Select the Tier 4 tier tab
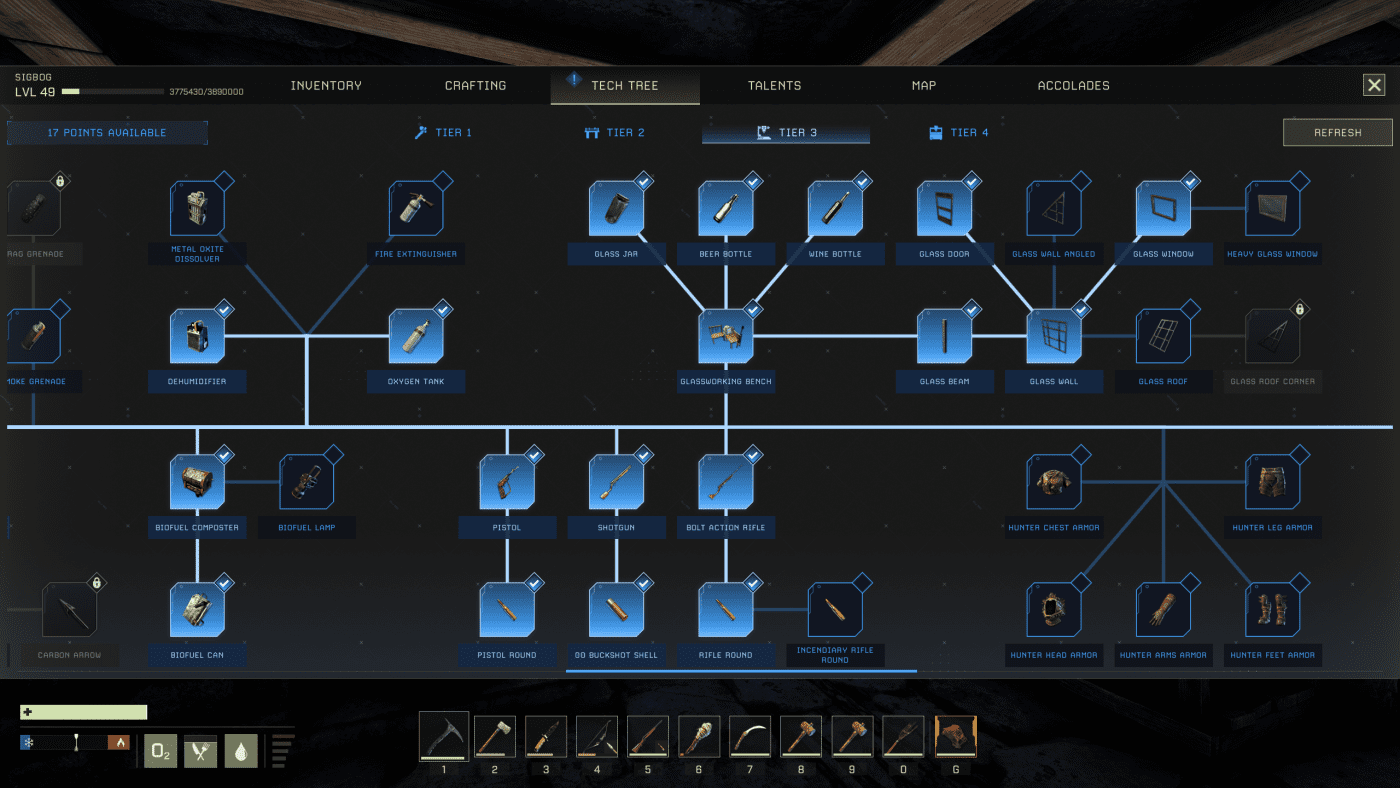Viewport: 1400px width, 788px height. tap(957, 131)
